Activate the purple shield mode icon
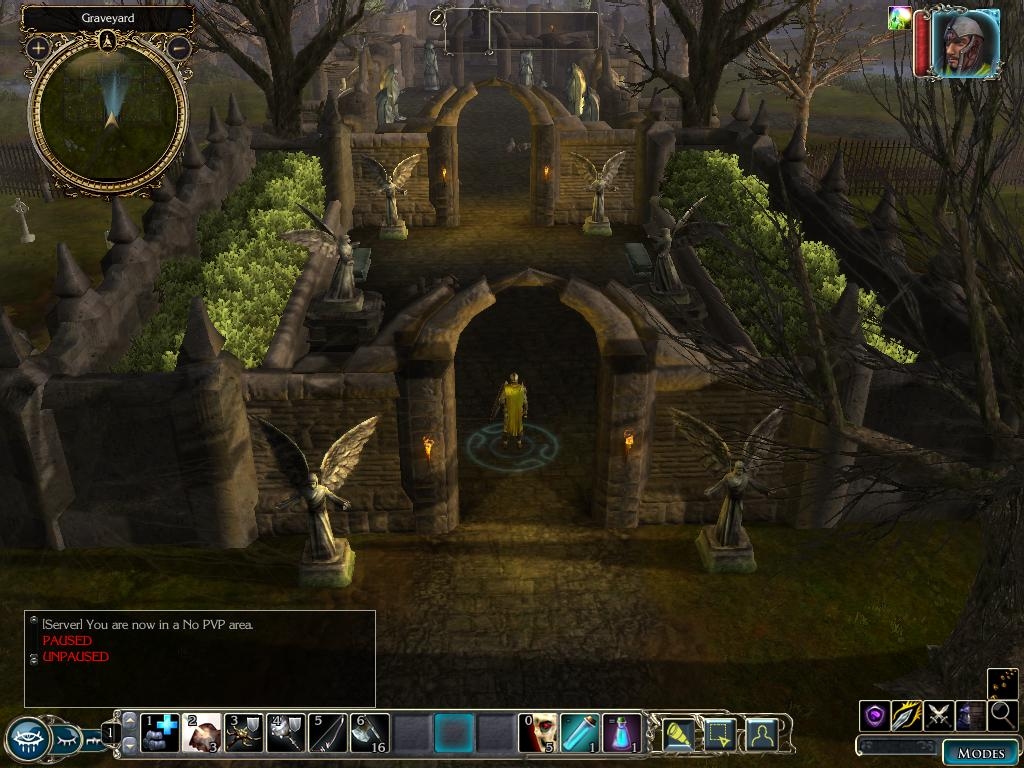The width and height of the screenshot is (1024, 768). point(875,715)
